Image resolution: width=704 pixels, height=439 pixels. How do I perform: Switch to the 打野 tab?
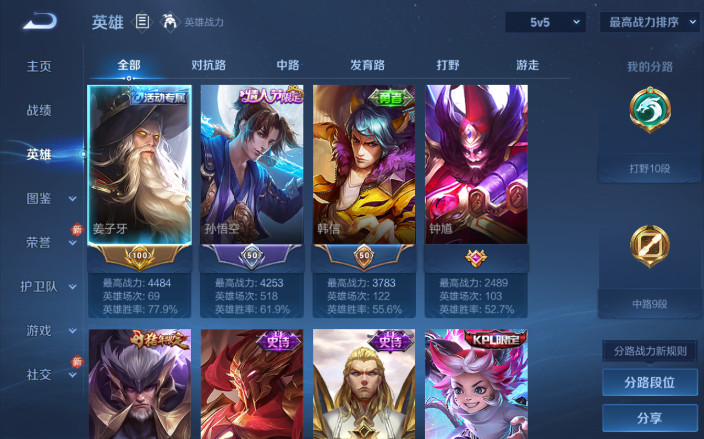coord(448,65)
